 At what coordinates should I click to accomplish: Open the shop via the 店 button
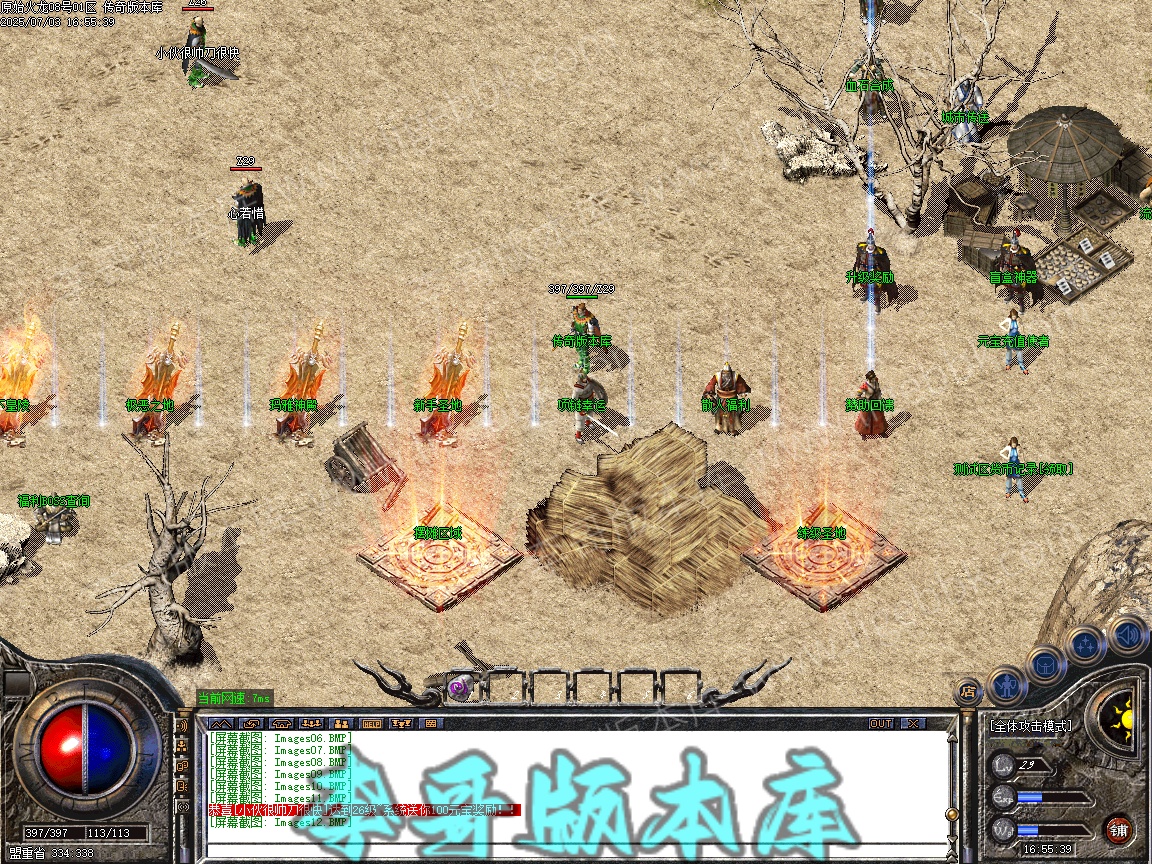point(968,689)
